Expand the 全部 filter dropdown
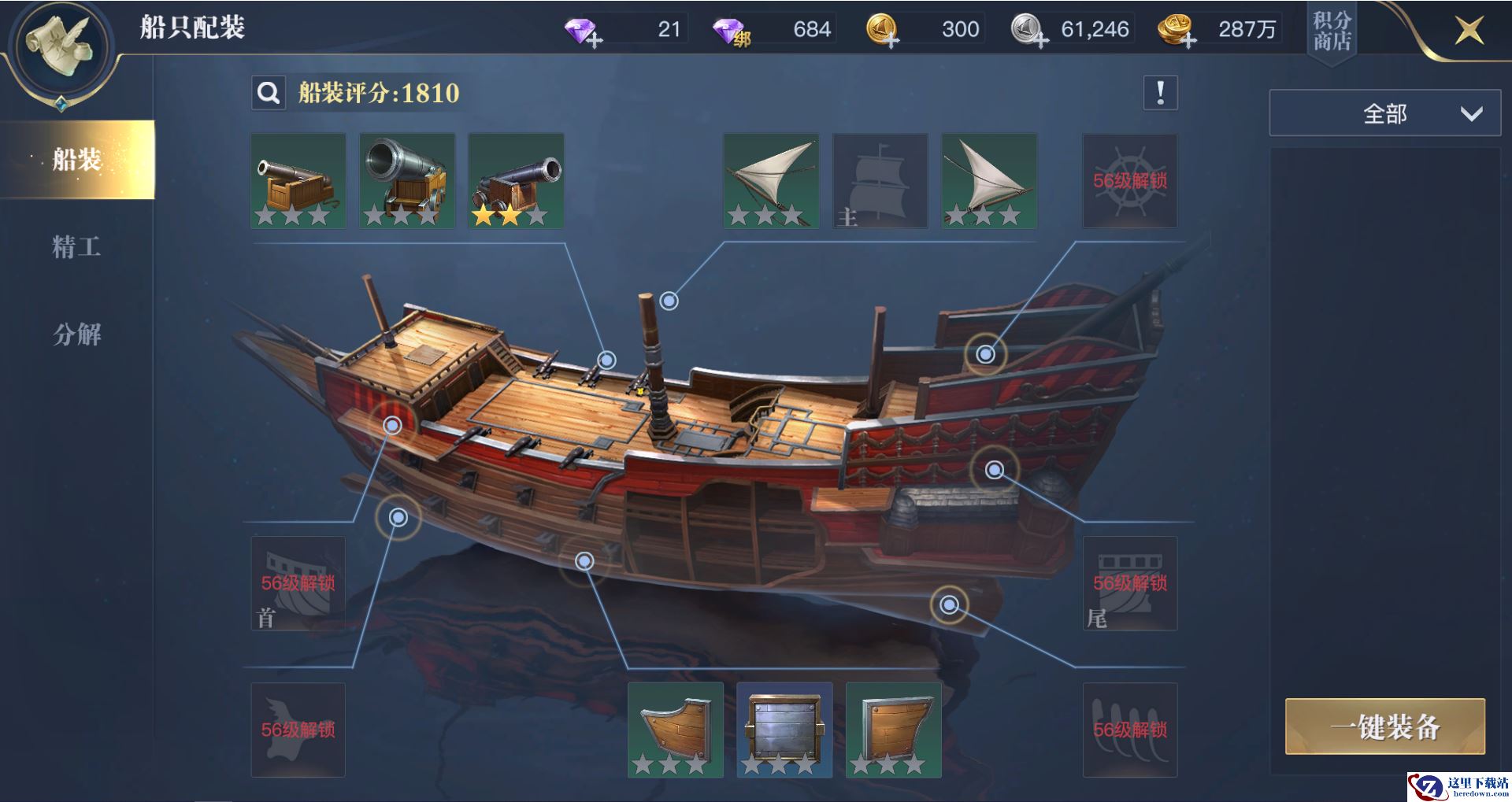The image size is (1512, 802). pos(1384,114)
